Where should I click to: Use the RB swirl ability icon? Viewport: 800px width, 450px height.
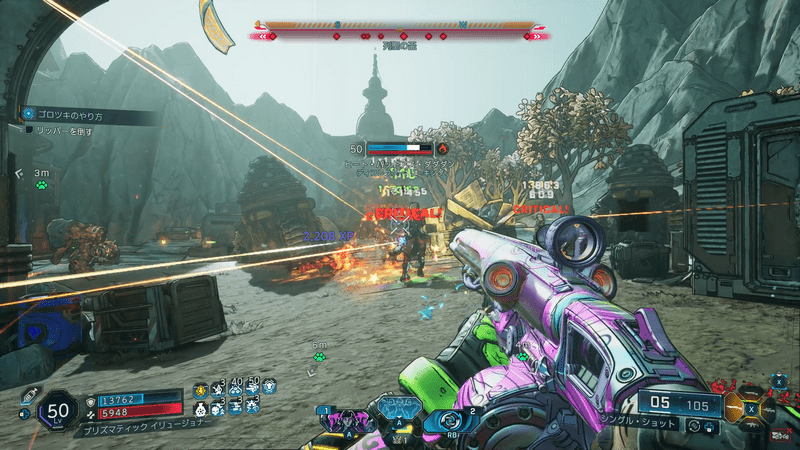pos(448,420)
